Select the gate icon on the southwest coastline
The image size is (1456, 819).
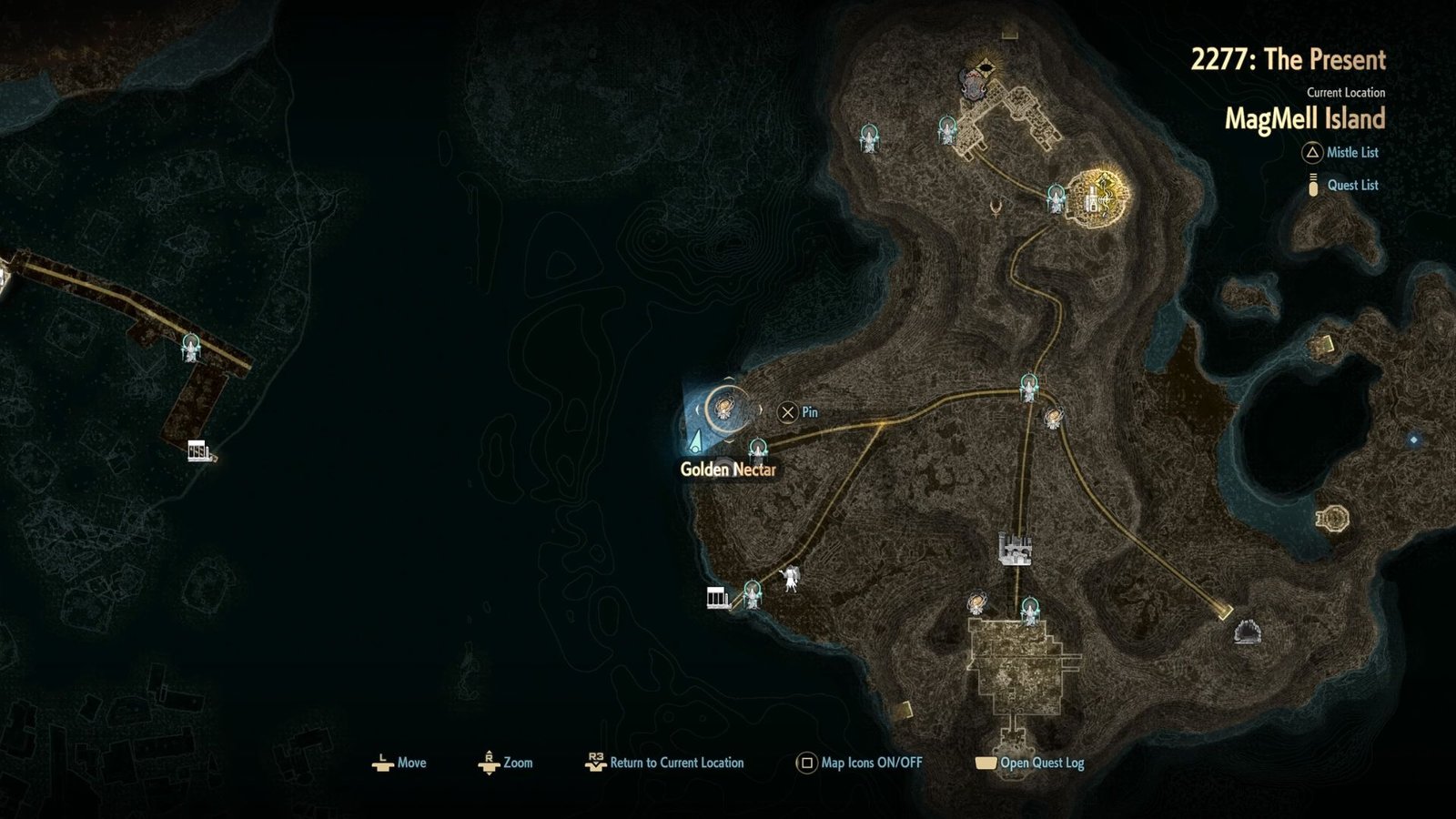(715, 597)
